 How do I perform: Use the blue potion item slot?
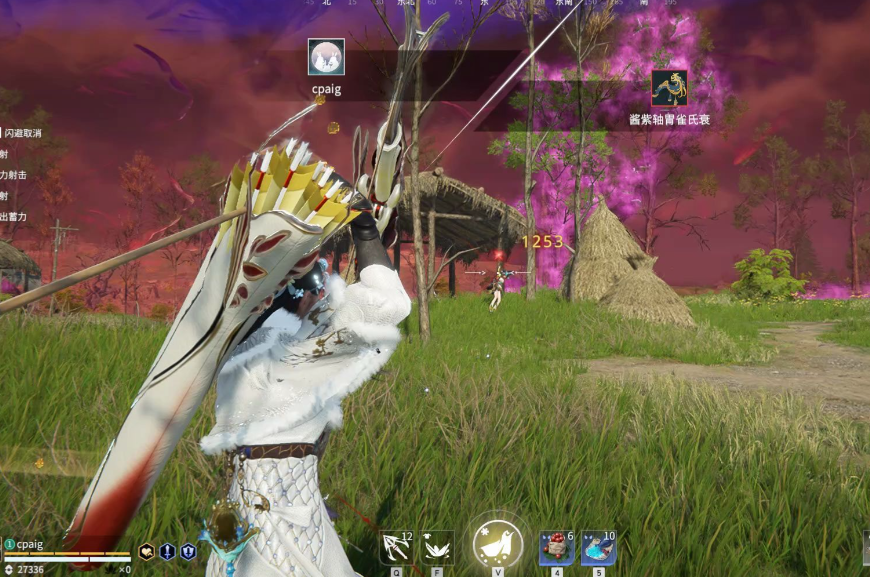598,548
